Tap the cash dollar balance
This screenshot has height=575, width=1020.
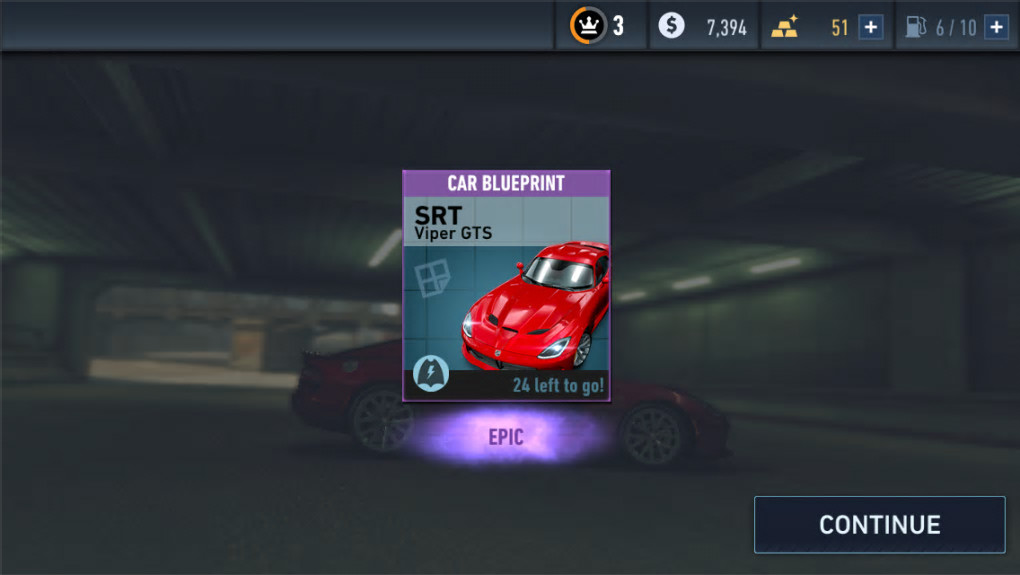pyautogui.click(x=704, y=27)
